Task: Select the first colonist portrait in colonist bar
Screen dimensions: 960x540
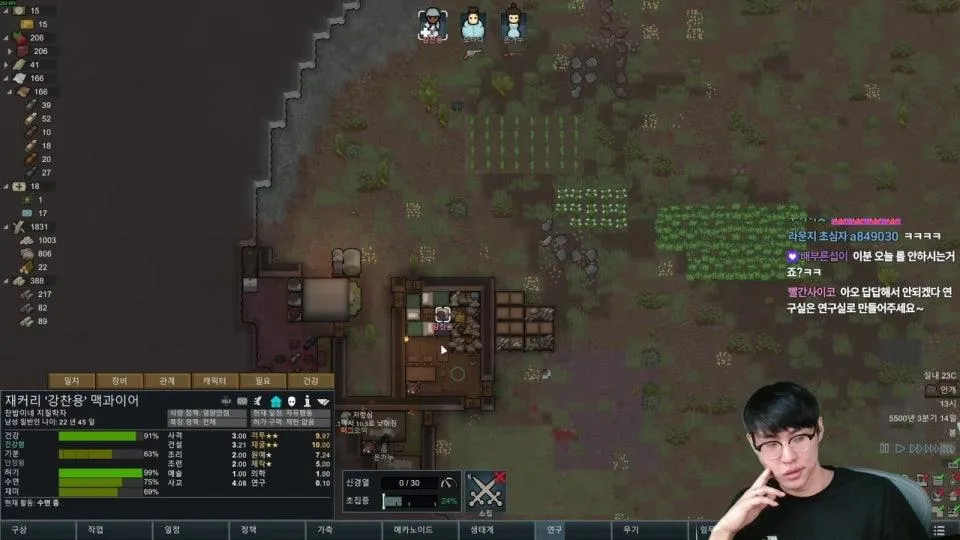Action: (431, 25)
